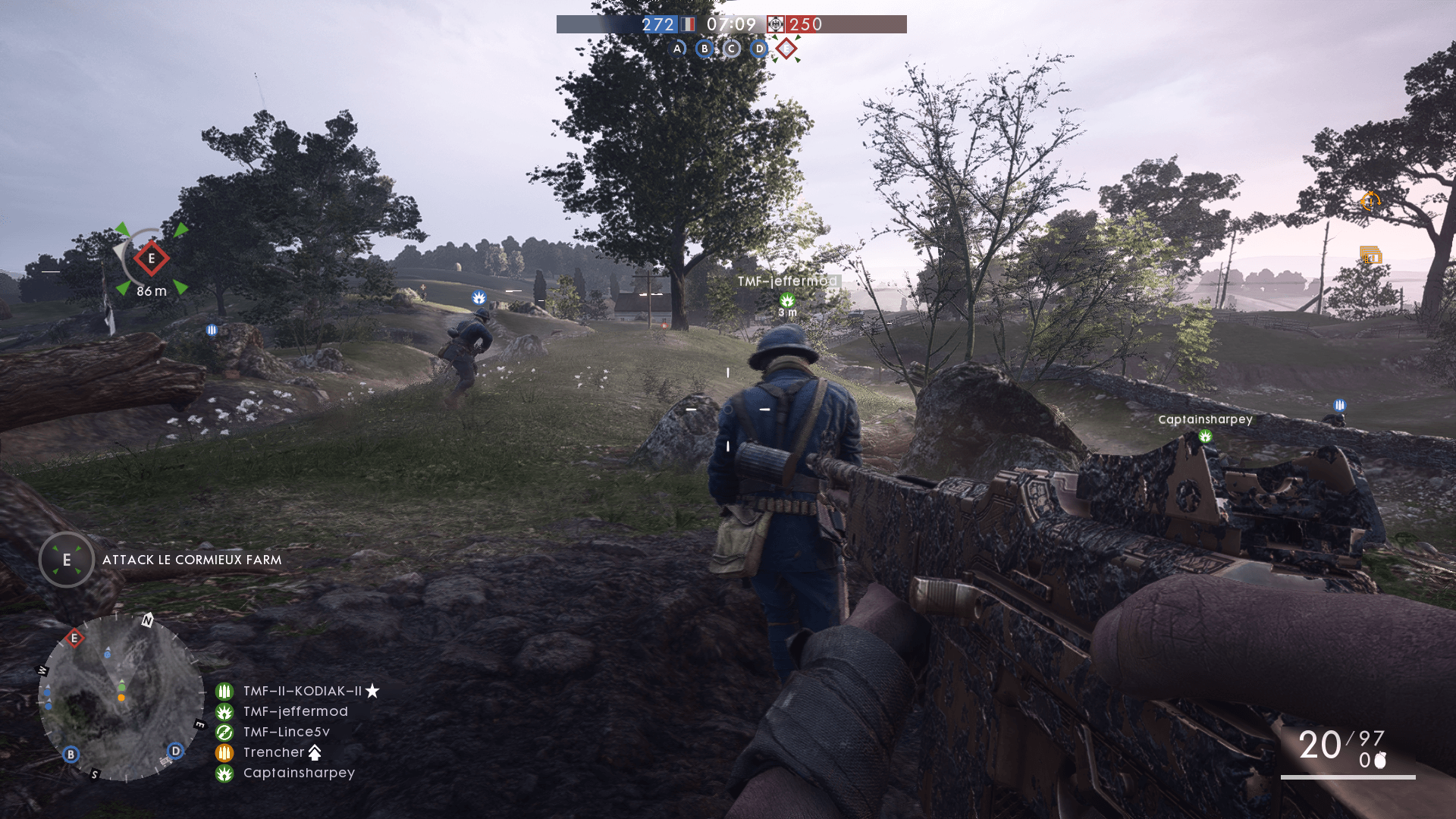This screenshot has width=1456, height=819.
Task: Select Captainsharpey in squad list
Action: (x=299, y=773)
